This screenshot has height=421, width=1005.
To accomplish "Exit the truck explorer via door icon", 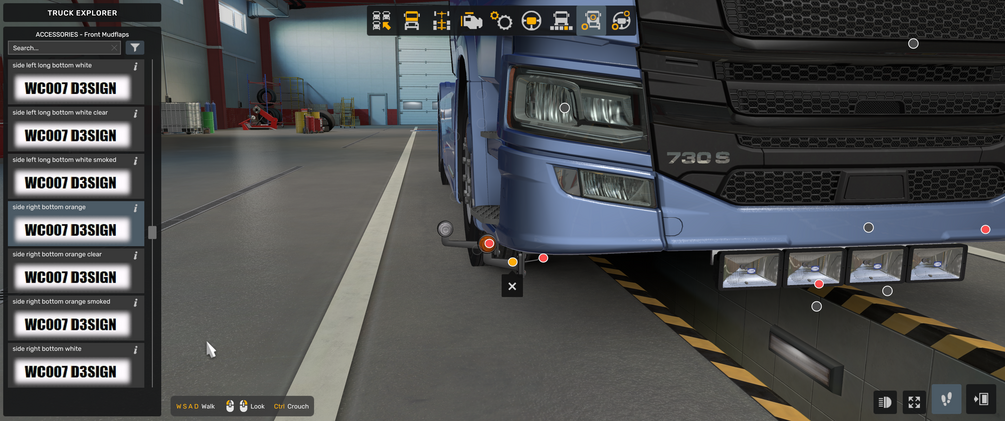I will pyautogui.click(x=981, y=400).
